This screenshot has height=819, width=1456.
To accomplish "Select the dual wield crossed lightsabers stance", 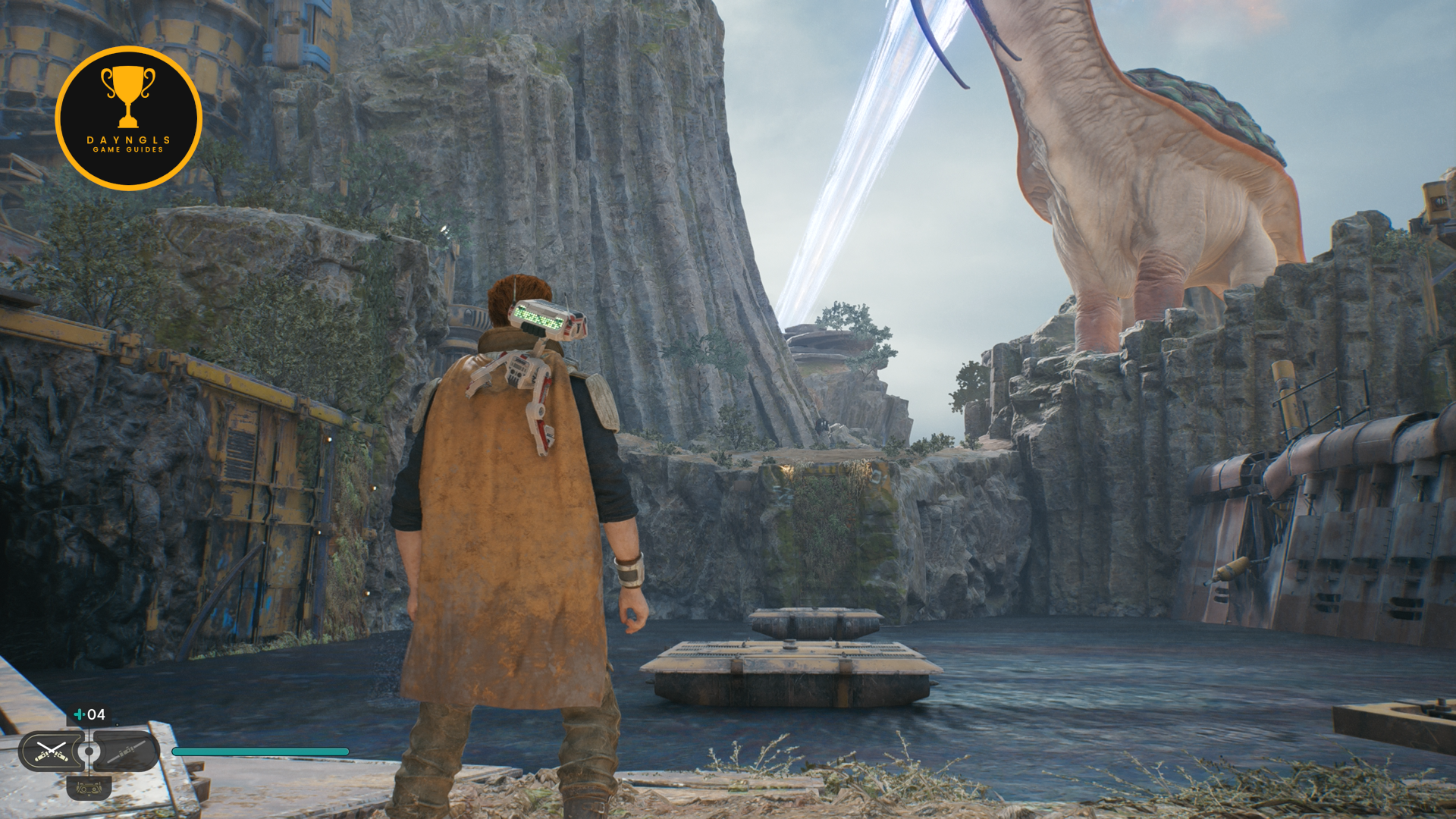I will 52,752.
